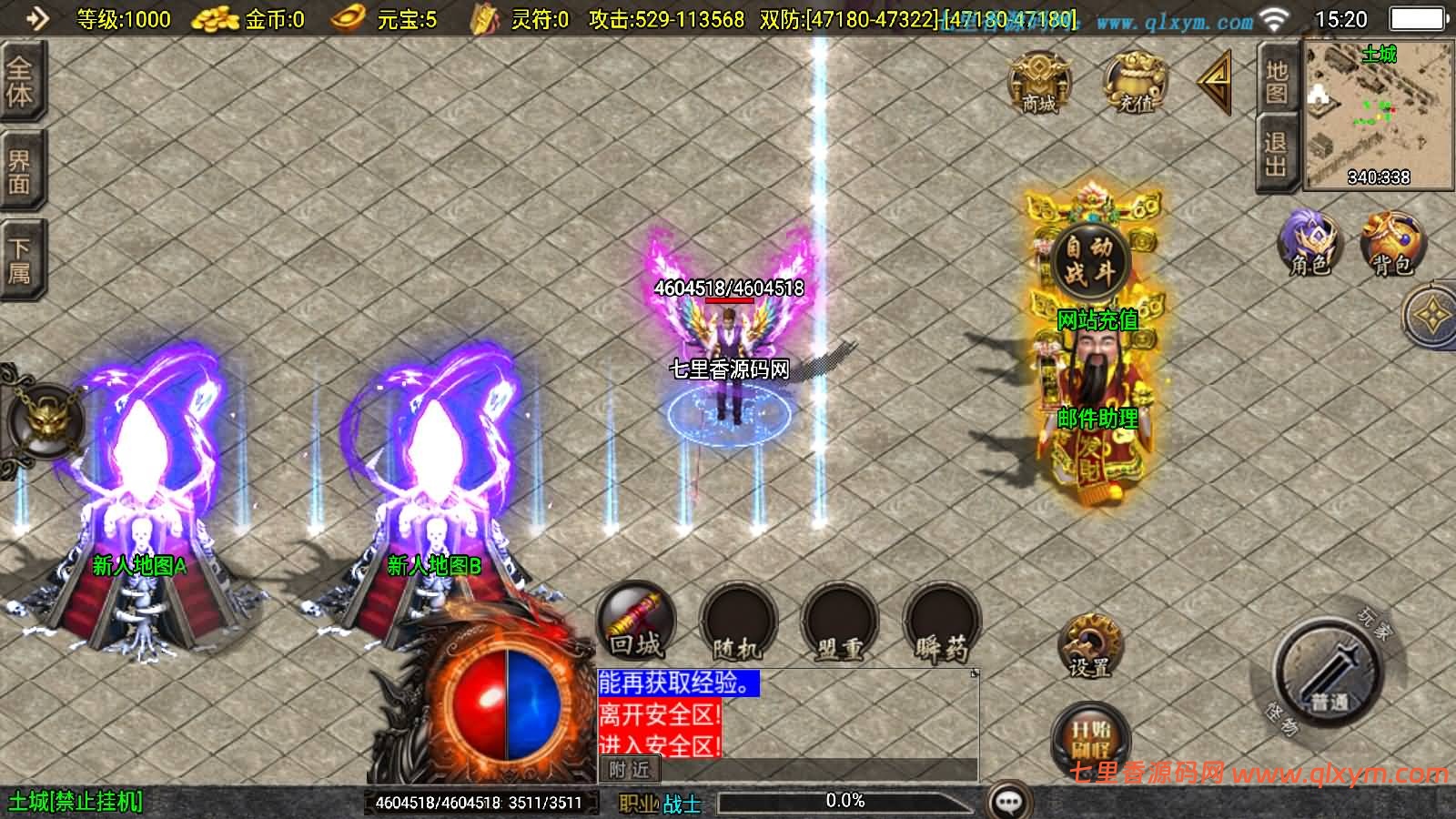1456x819 pixels.
Task: Toggle 自动战斗 auto-battle mode
Action: (x=1090, y=257)
